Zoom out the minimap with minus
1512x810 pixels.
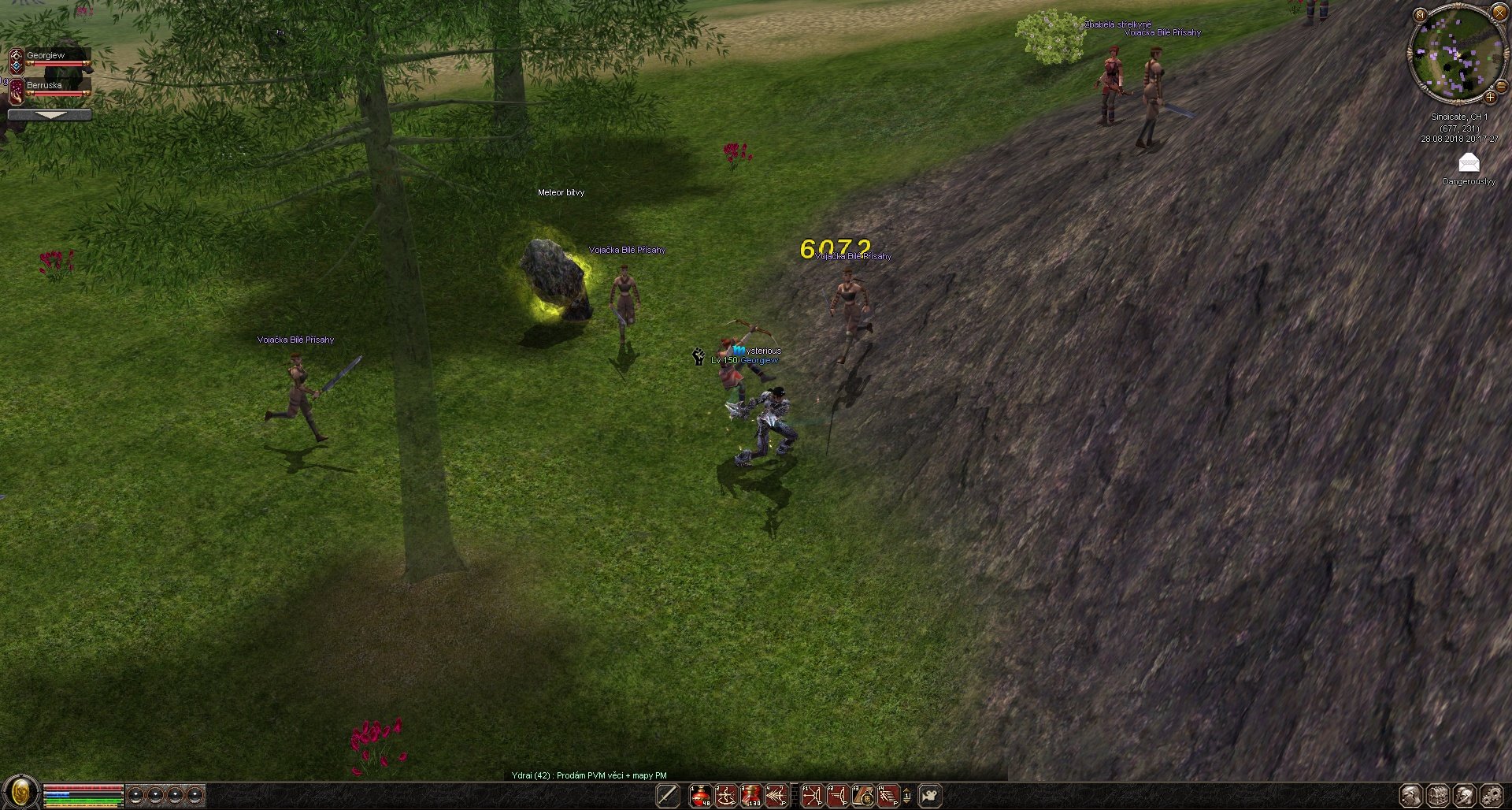click(1501, 87)
